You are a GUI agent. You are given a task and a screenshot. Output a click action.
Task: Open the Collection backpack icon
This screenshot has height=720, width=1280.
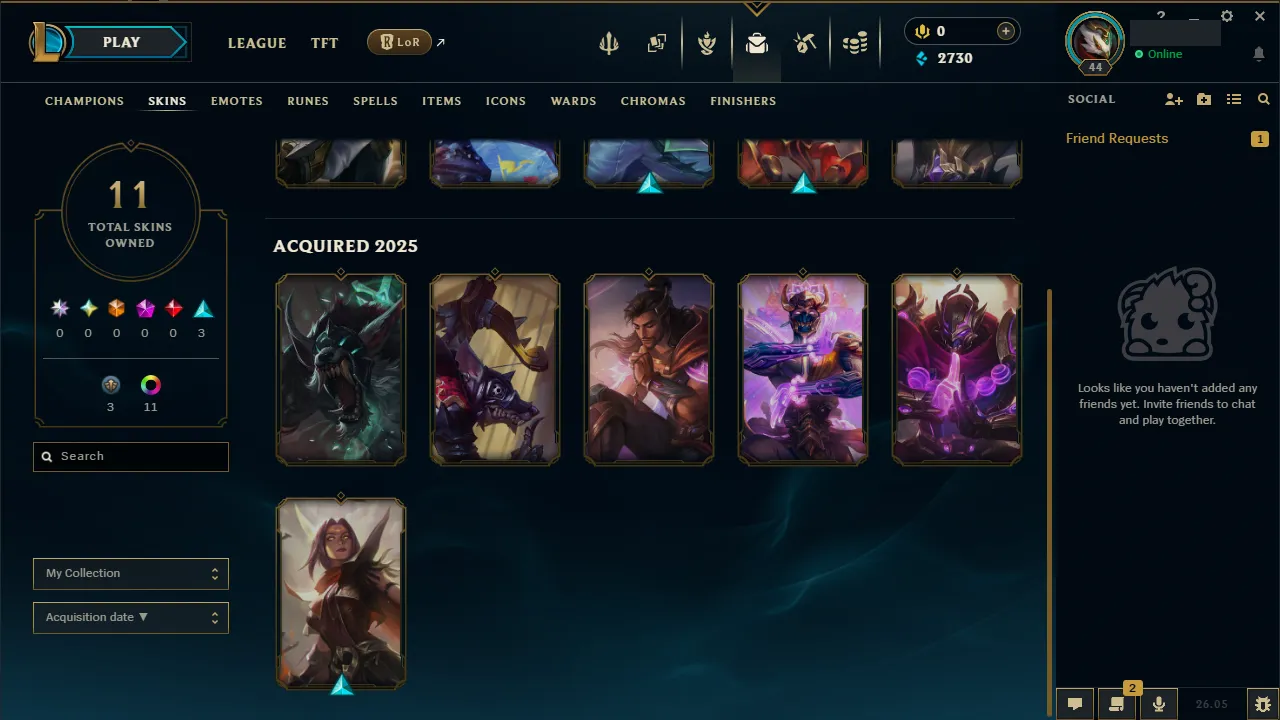click(756, 43)
